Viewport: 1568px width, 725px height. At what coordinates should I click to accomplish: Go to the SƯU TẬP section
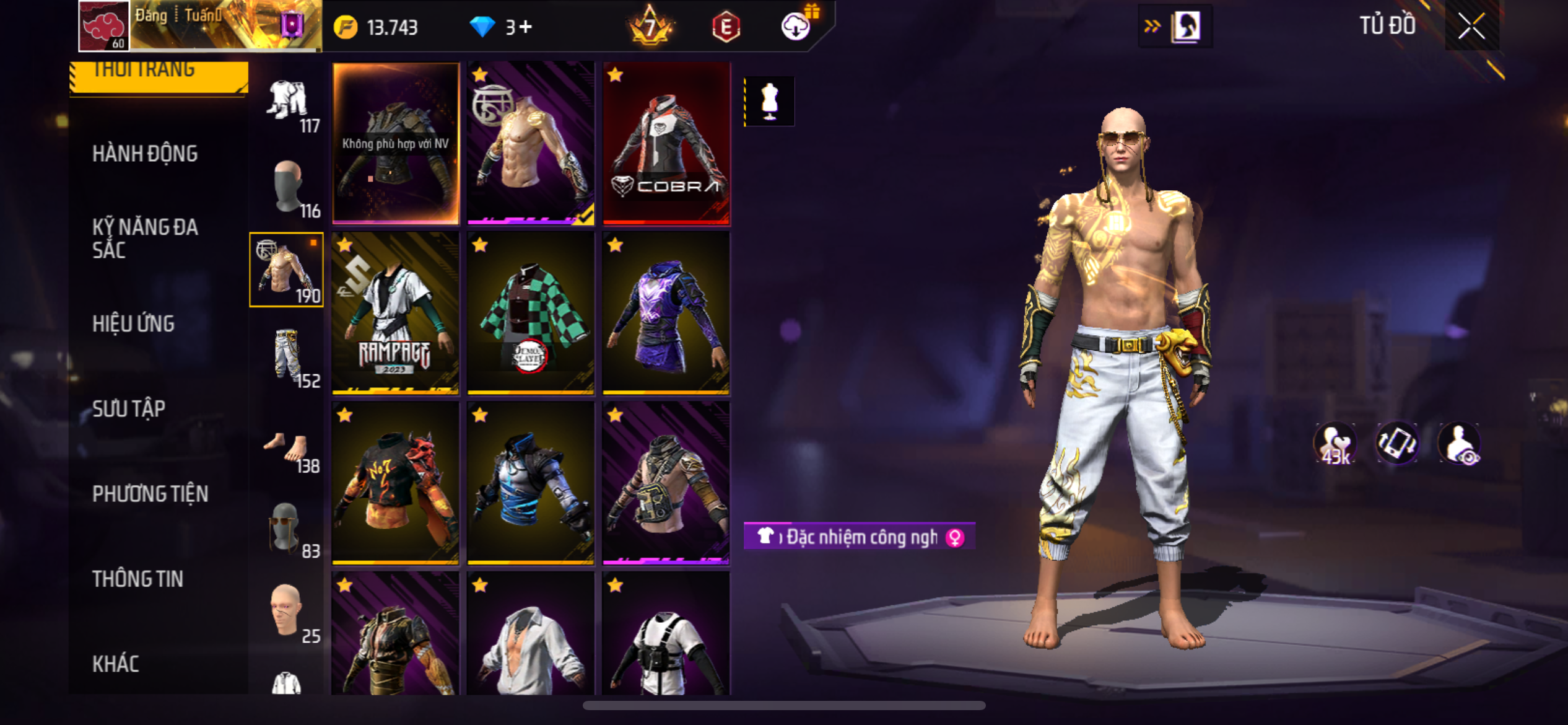point(129,409)
